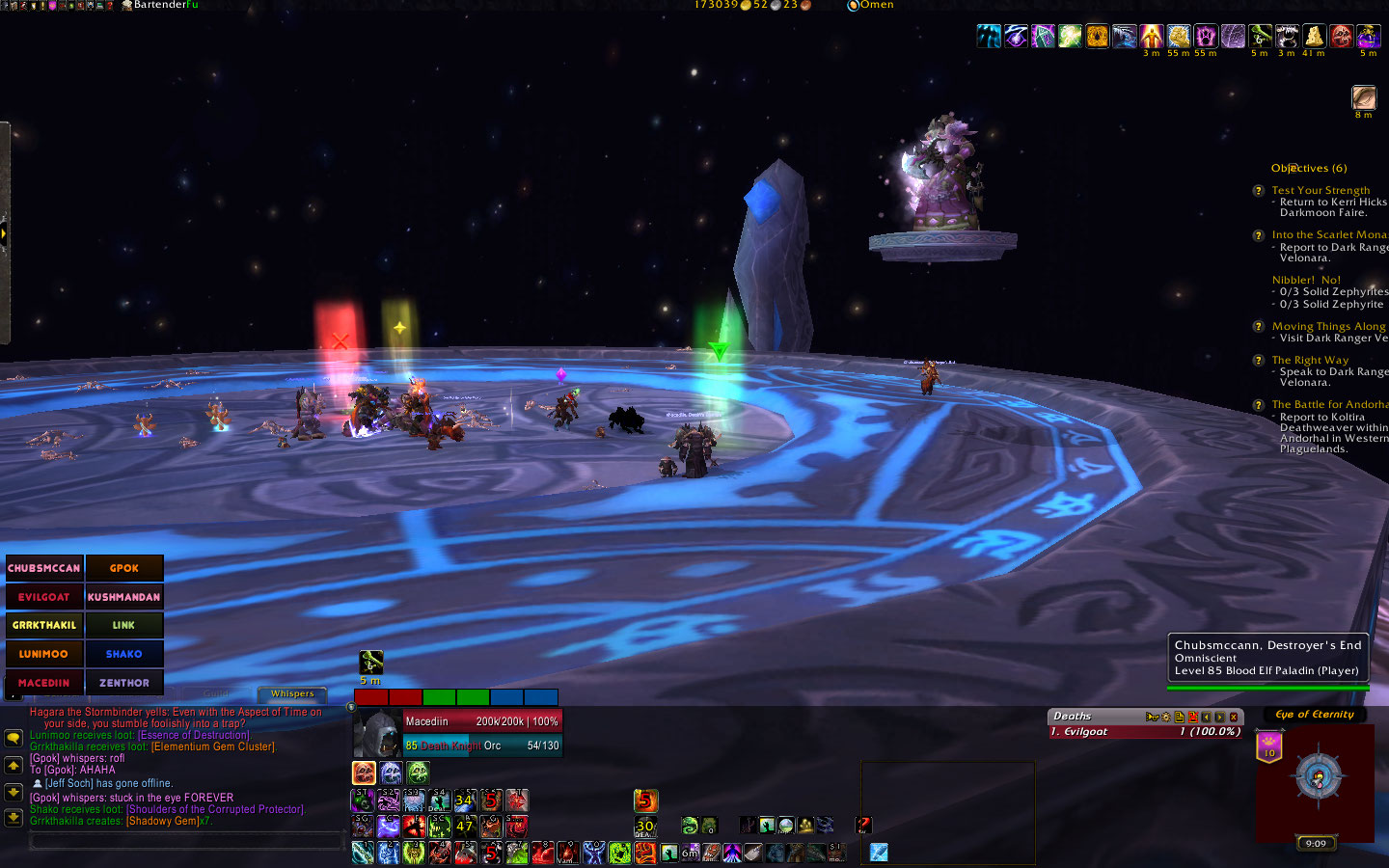Open the Guild chat tab
The height and width of the screenshot is (868, 1389).
pos(216,693)
